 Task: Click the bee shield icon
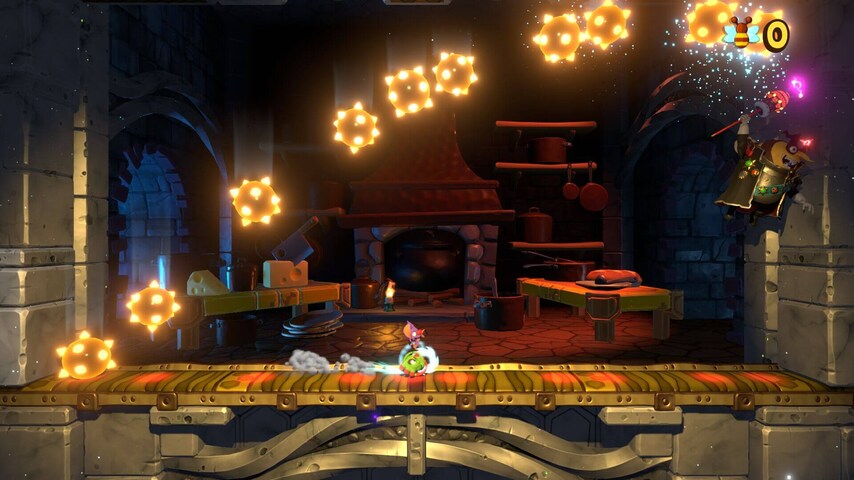(x=741, y=35)
